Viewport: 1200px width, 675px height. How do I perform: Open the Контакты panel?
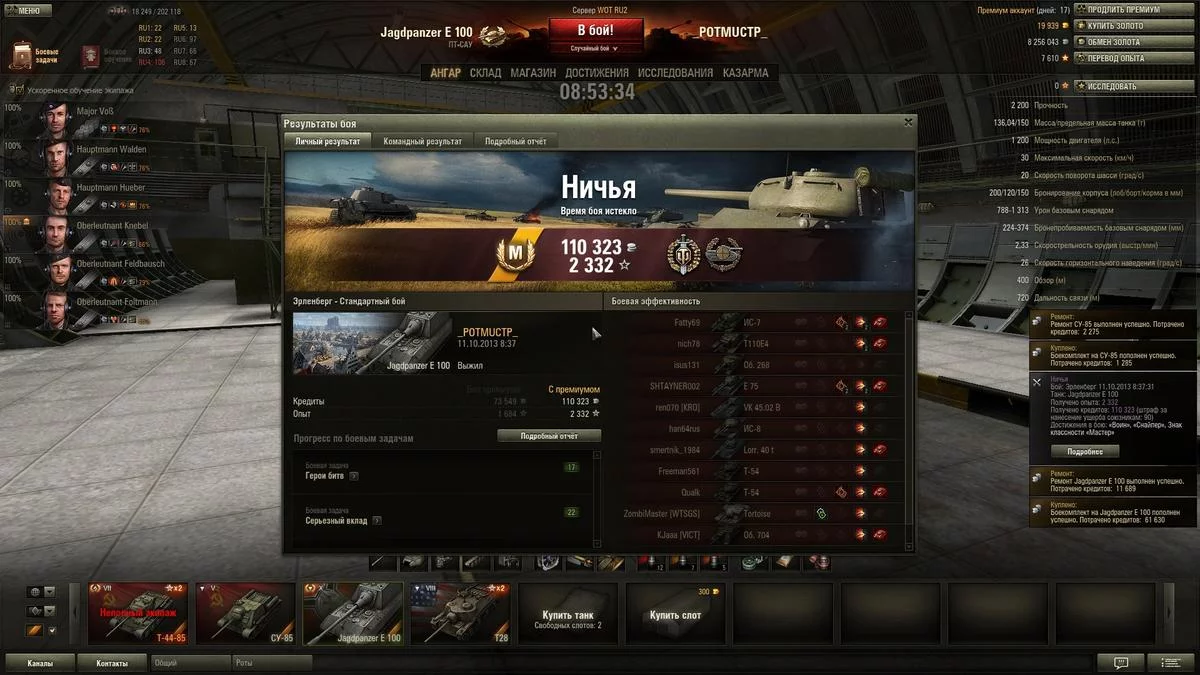[x=112, y=663]
